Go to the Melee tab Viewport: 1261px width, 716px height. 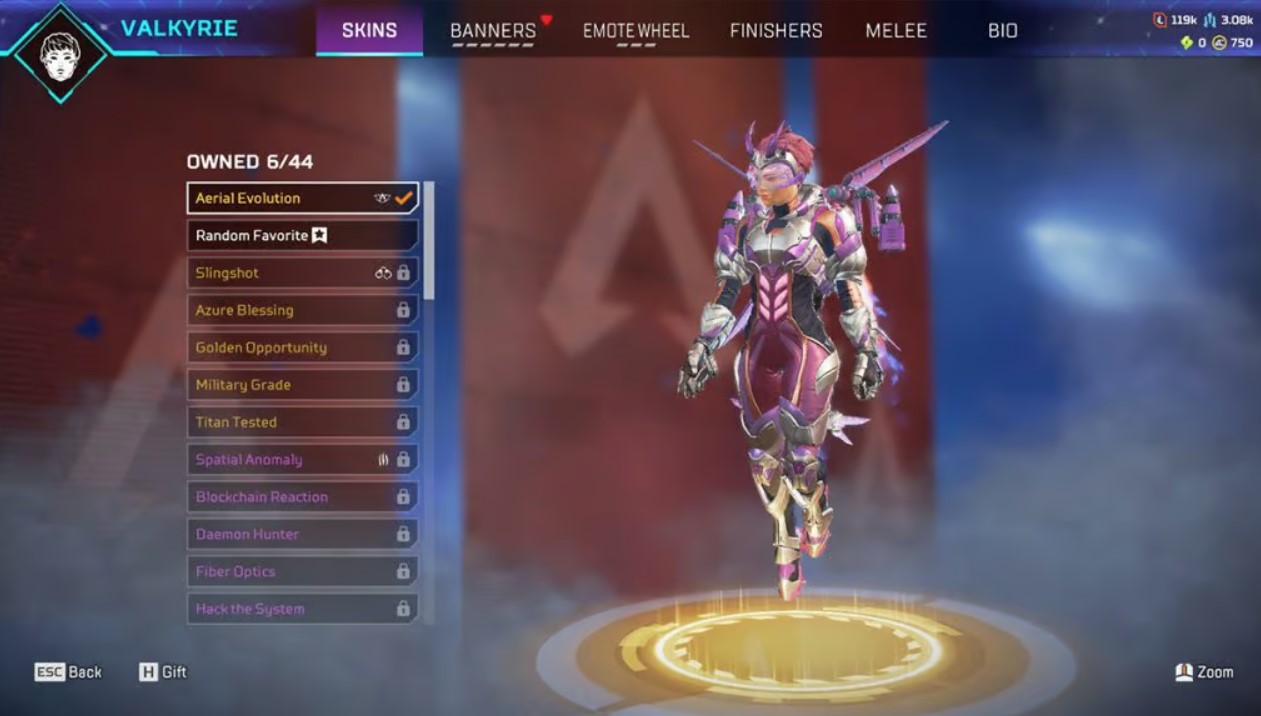(x=896, y=31)
